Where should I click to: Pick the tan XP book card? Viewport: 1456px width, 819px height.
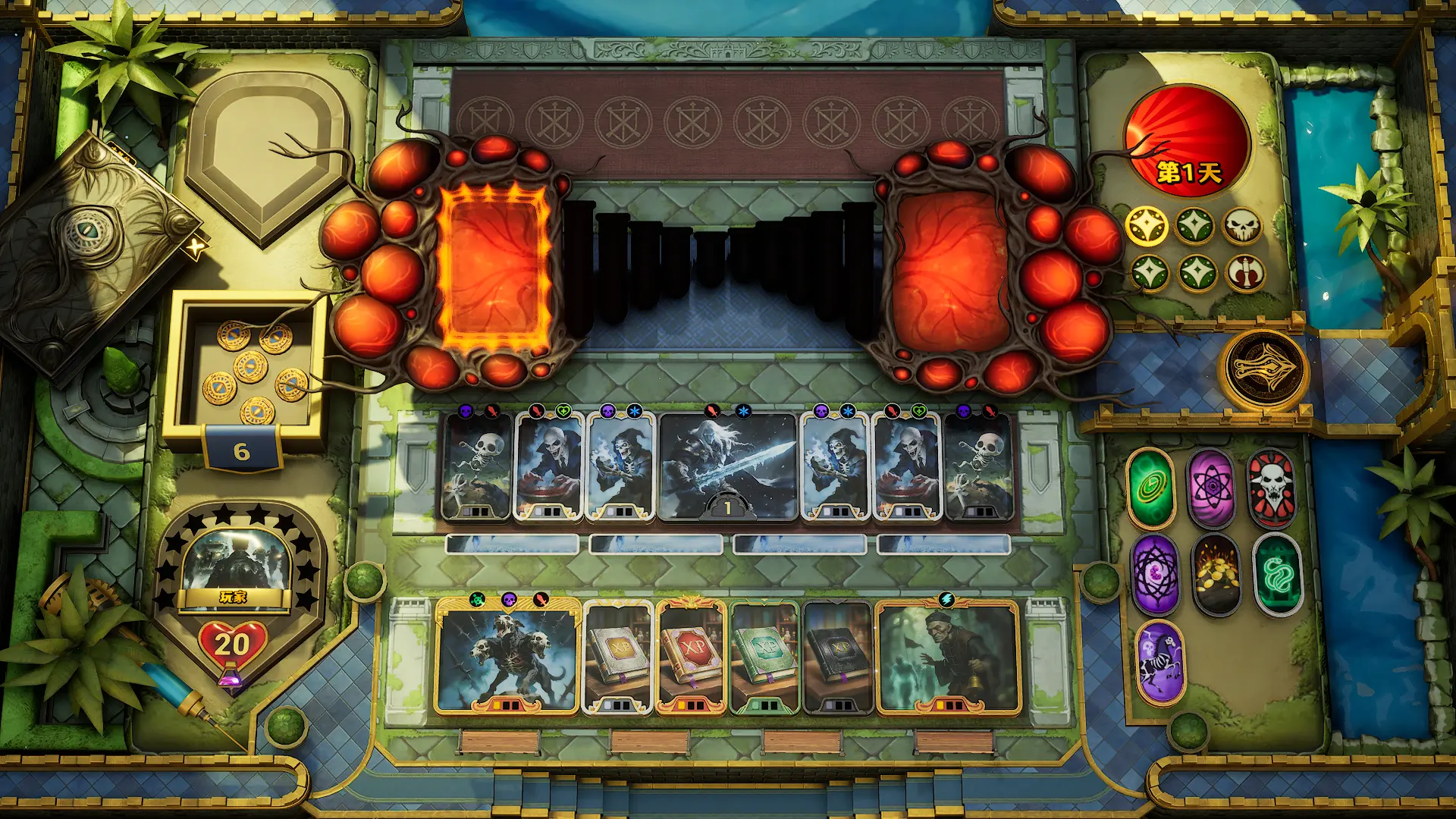[618, 658]
